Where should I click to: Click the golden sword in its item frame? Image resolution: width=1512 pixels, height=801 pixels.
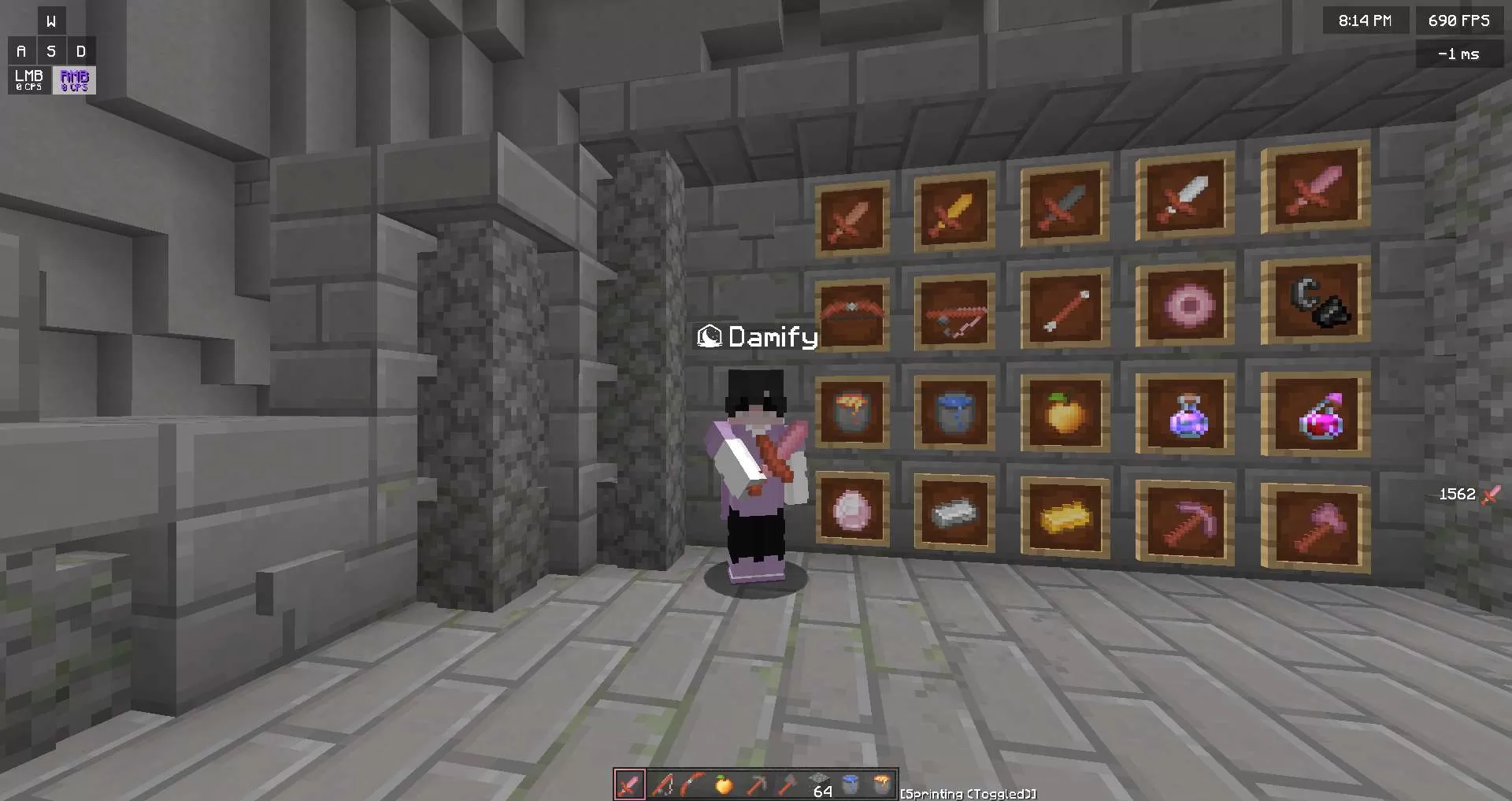[953, 209]
